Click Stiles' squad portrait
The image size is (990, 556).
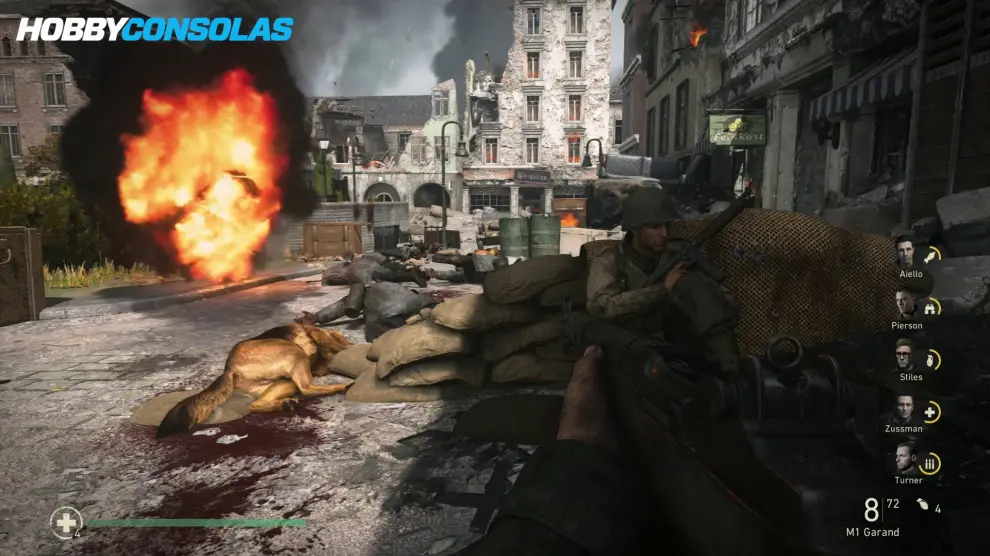[x=906, y=356]
